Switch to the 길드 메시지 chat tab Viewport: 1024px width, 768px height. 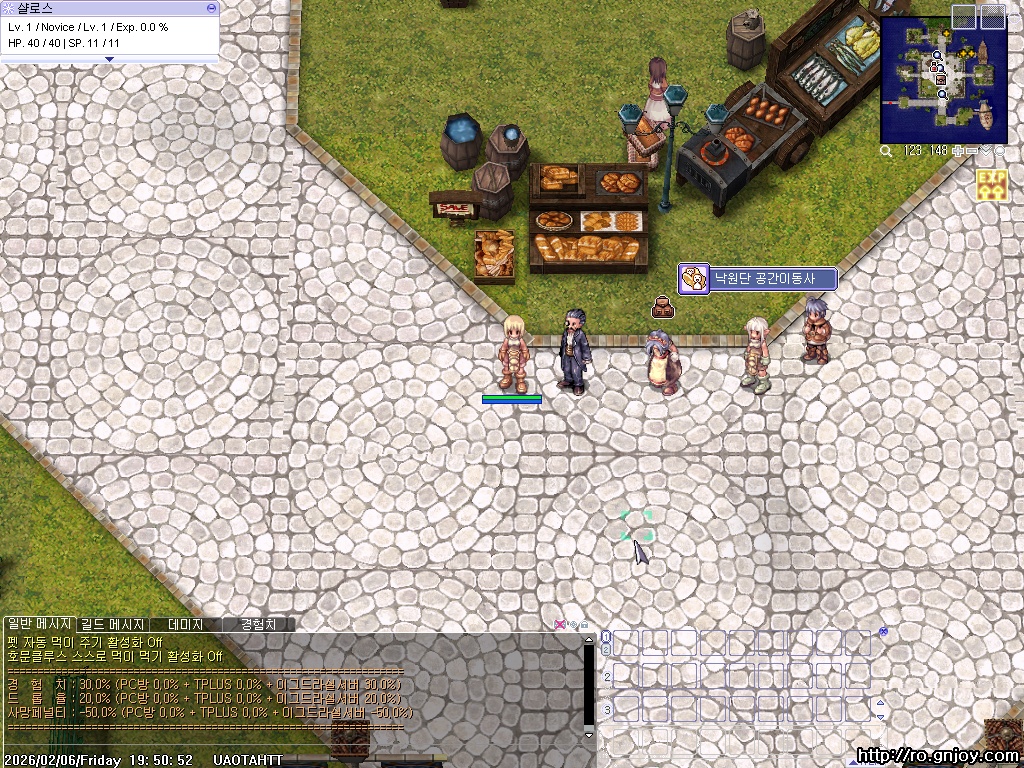pos(113,624)
